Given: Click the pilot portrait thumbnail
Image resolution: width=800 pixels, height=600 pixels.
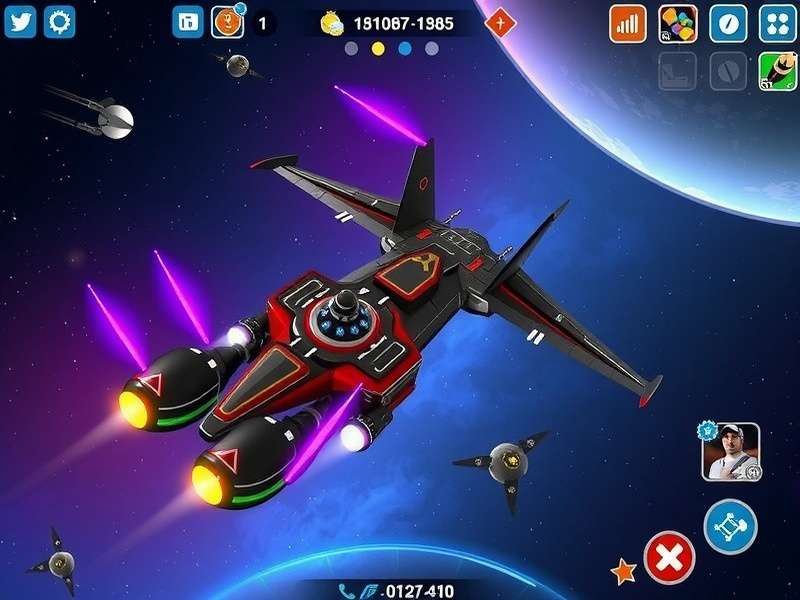Looking at the screenshot, I should [x=731, y=452].
